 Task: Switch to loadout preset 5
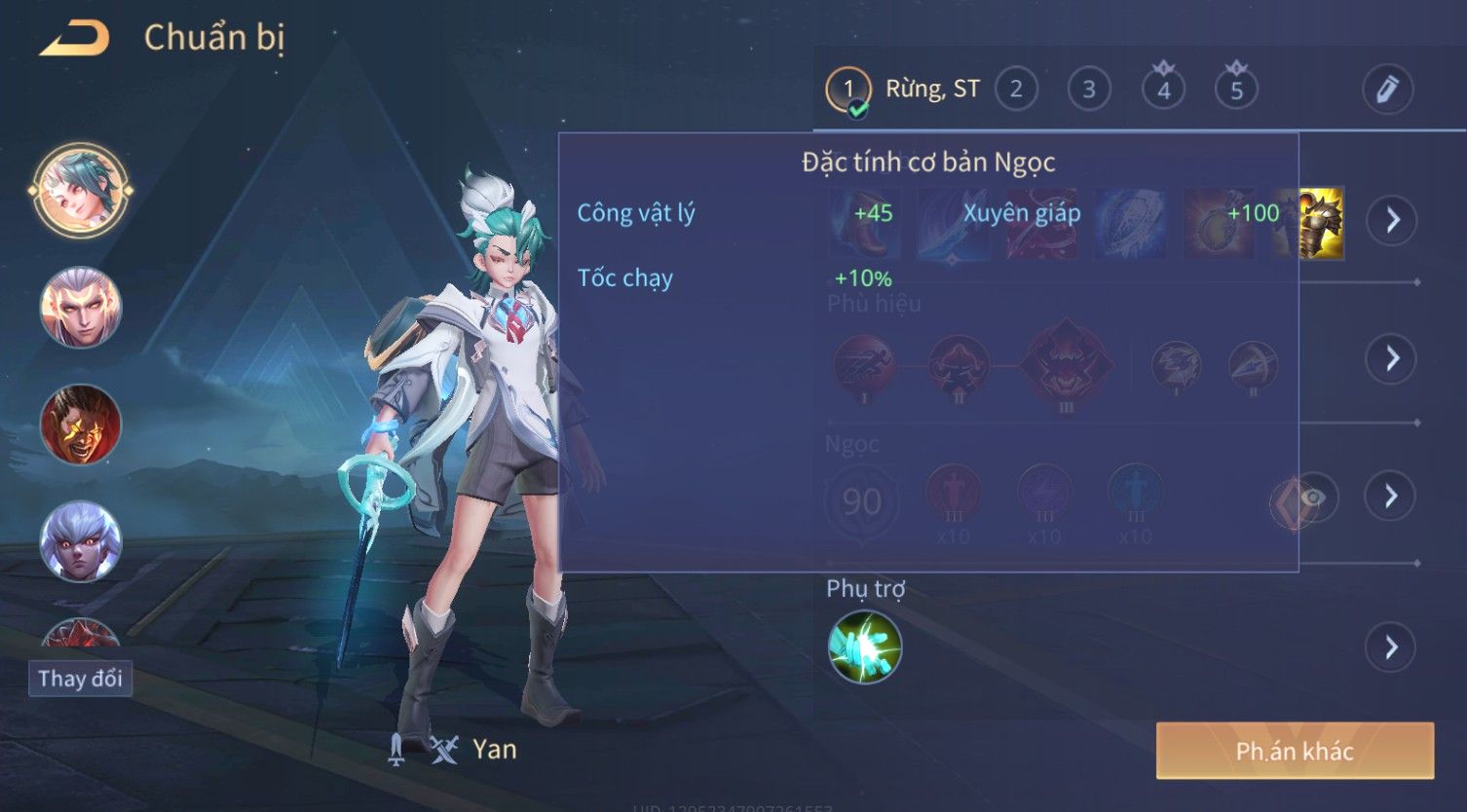point(1236,90)
